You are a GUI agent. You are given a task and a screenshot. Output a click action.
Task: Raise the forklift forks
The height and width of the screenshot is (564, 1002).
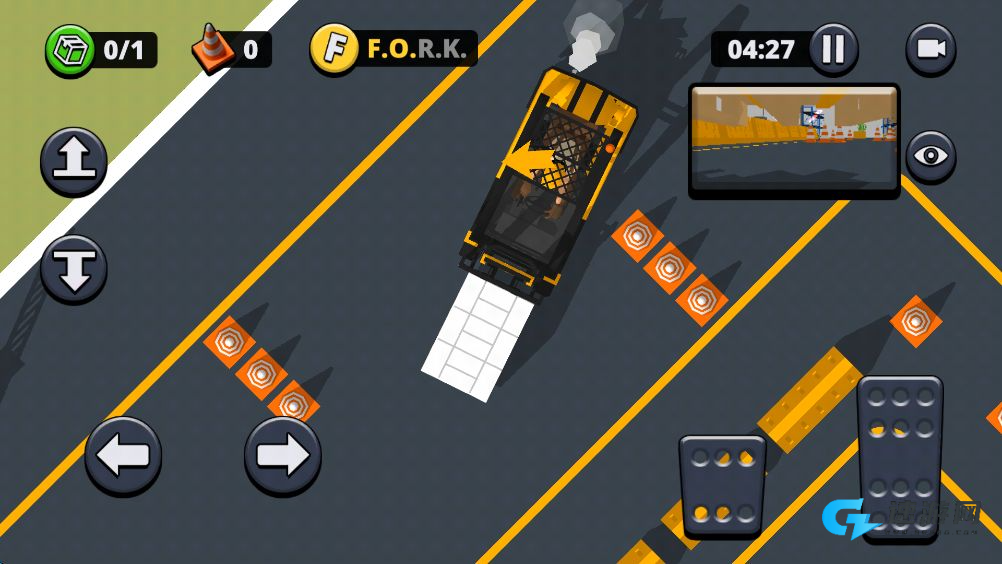pyautogui.click(x=74, y=161)
